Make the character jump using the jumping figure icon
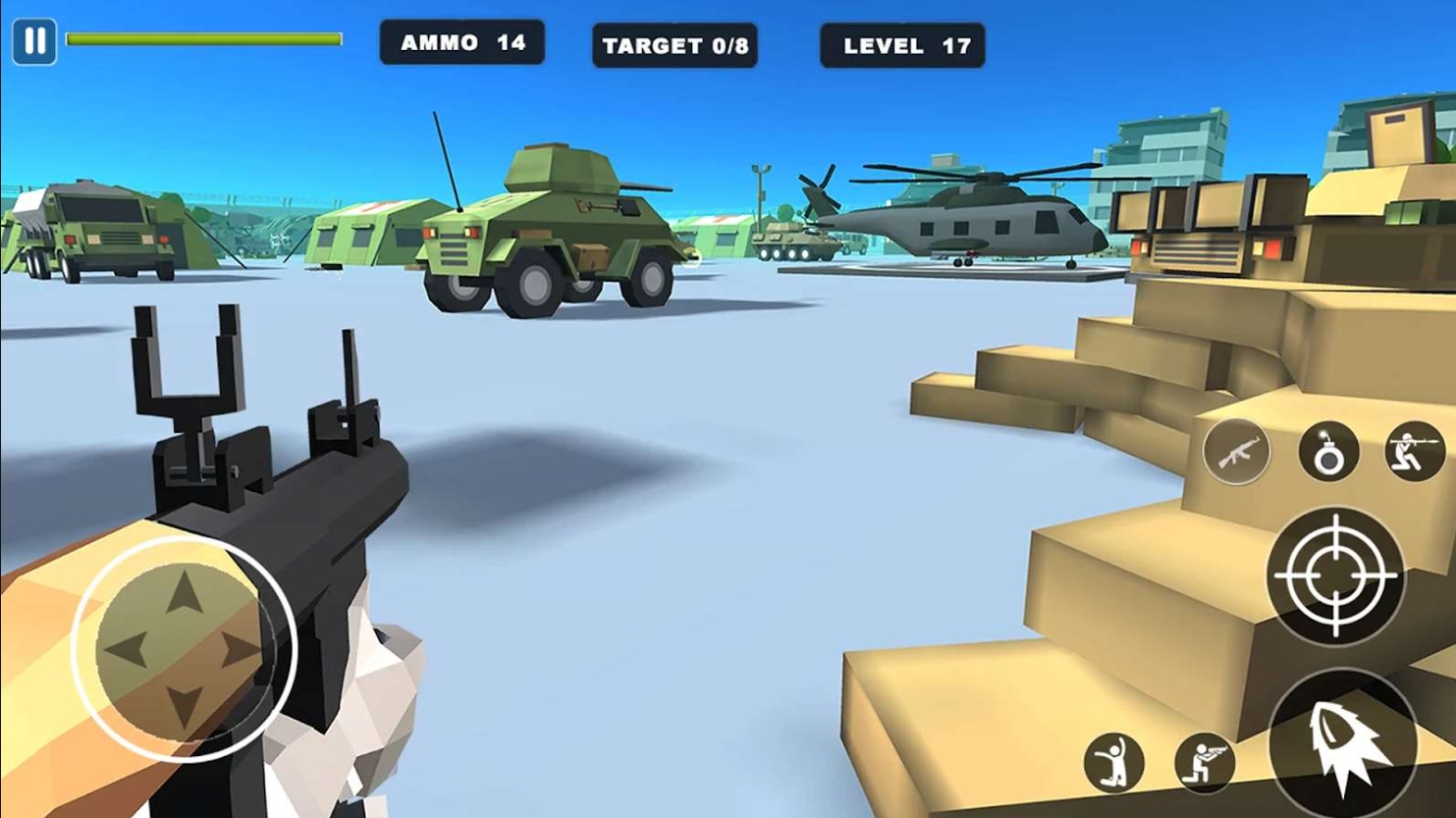The image size is (1456, 818). (x=1114, y=762)
